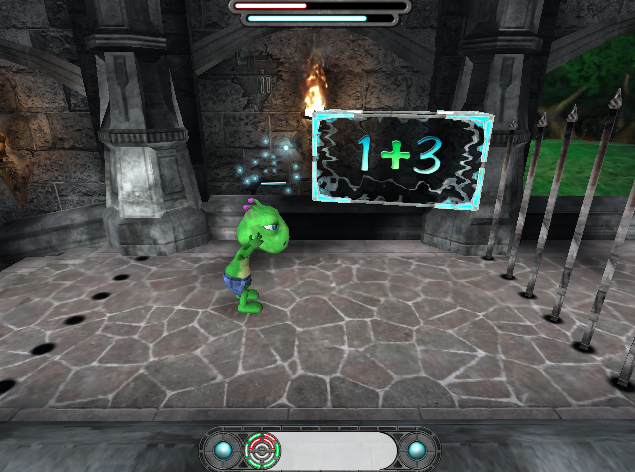Click the right blue orb button

415,450
